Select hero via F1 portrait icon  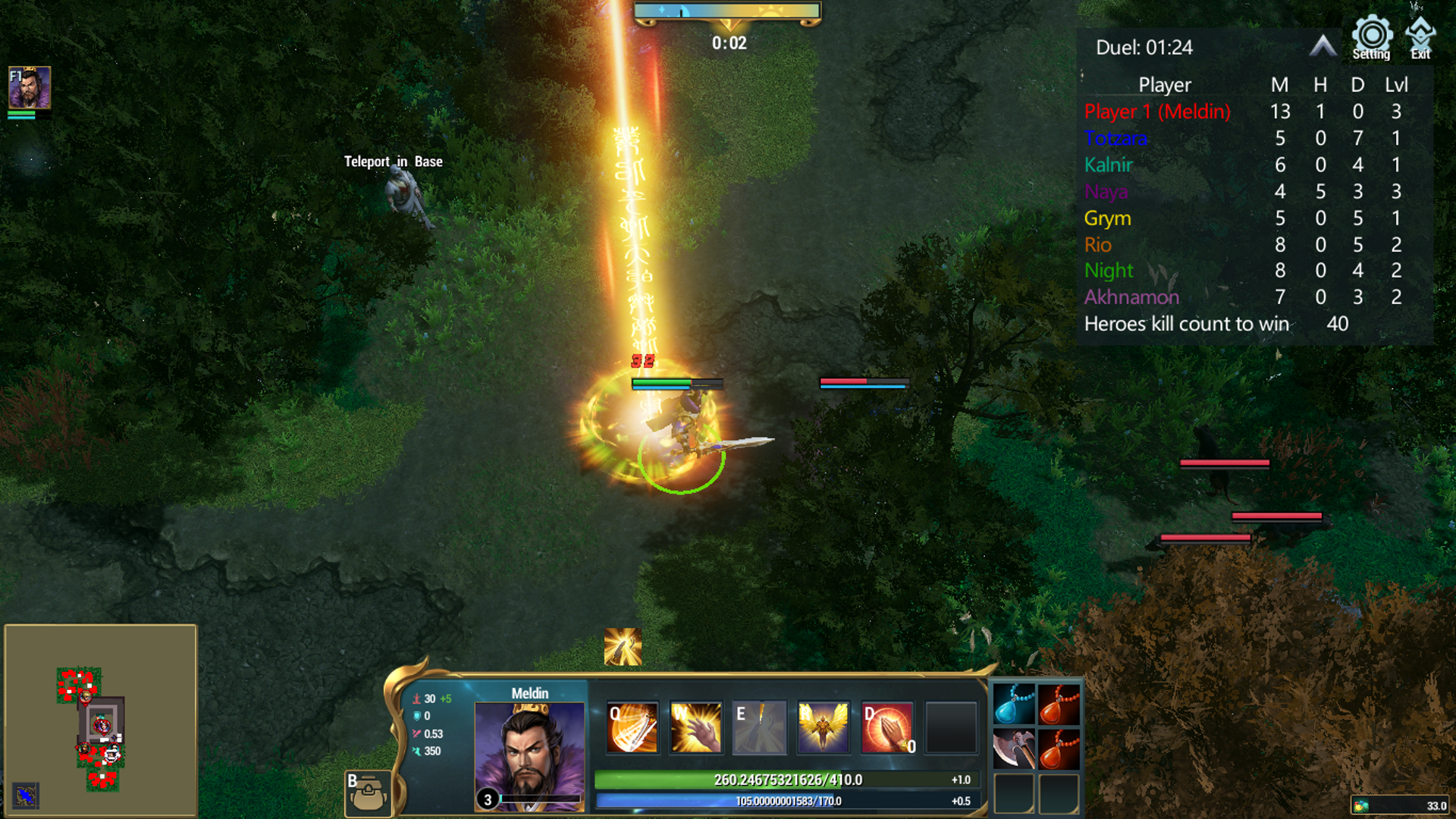[30, 87]
